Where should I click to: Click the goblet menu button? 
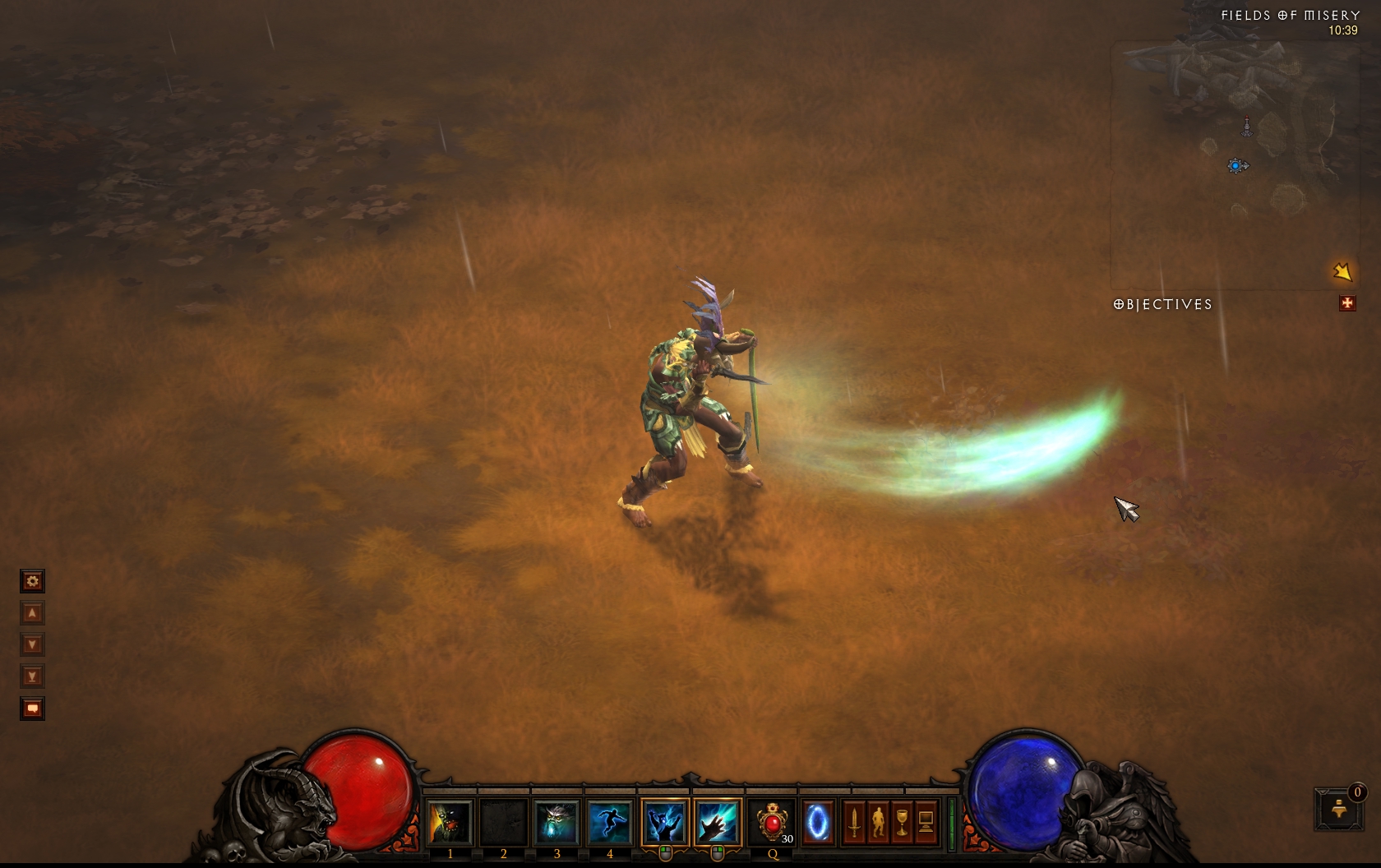coord(902,821)
